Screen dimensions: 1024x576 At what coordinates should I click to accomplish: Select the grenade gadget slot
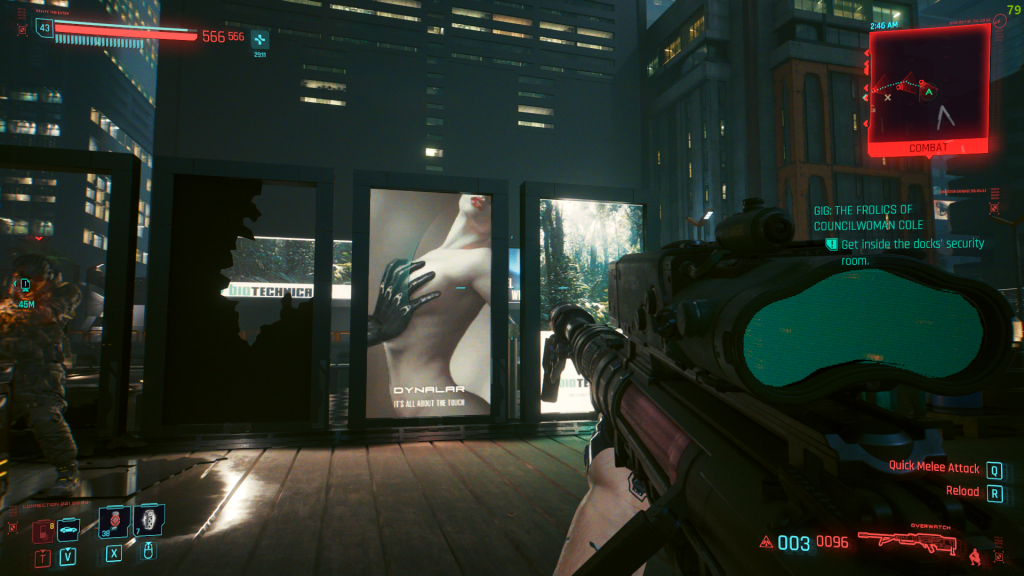(x=149, y=520)
